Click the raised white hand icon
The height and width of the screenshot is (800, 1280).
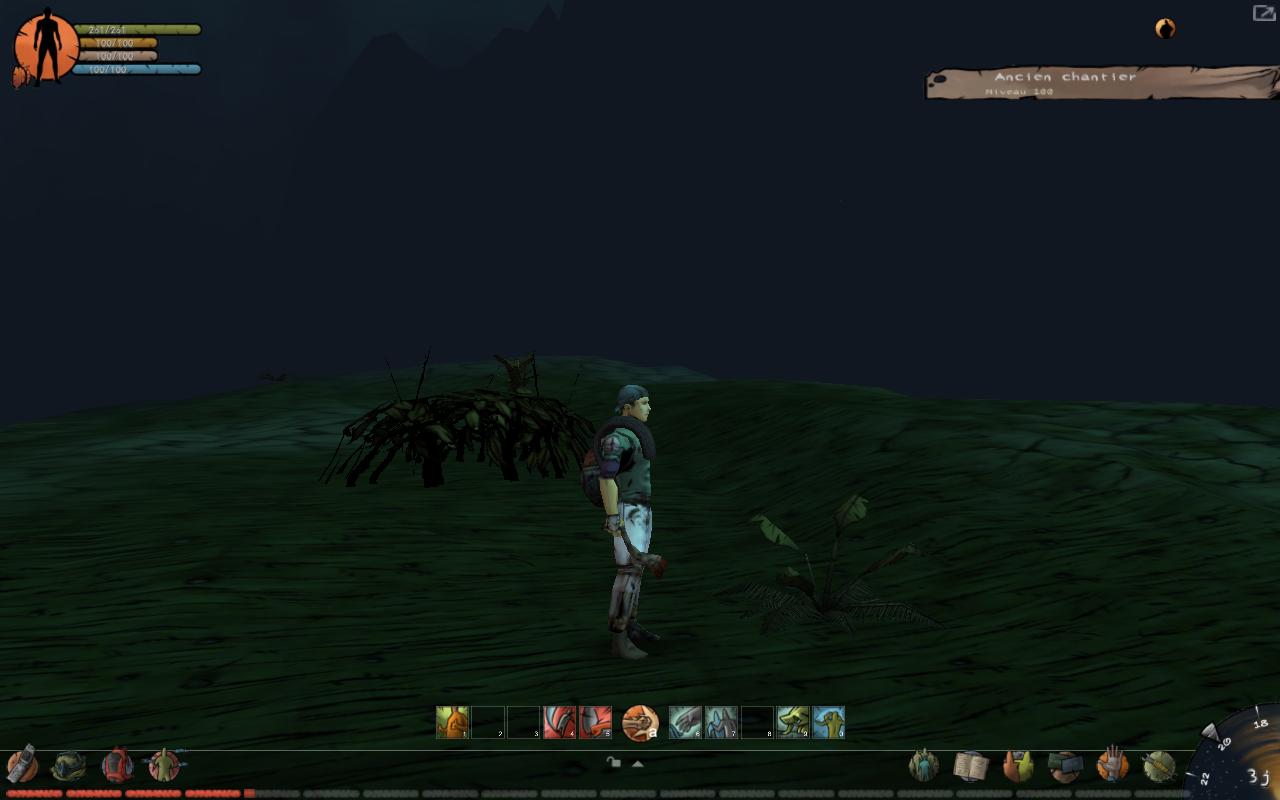point(1111,765)
